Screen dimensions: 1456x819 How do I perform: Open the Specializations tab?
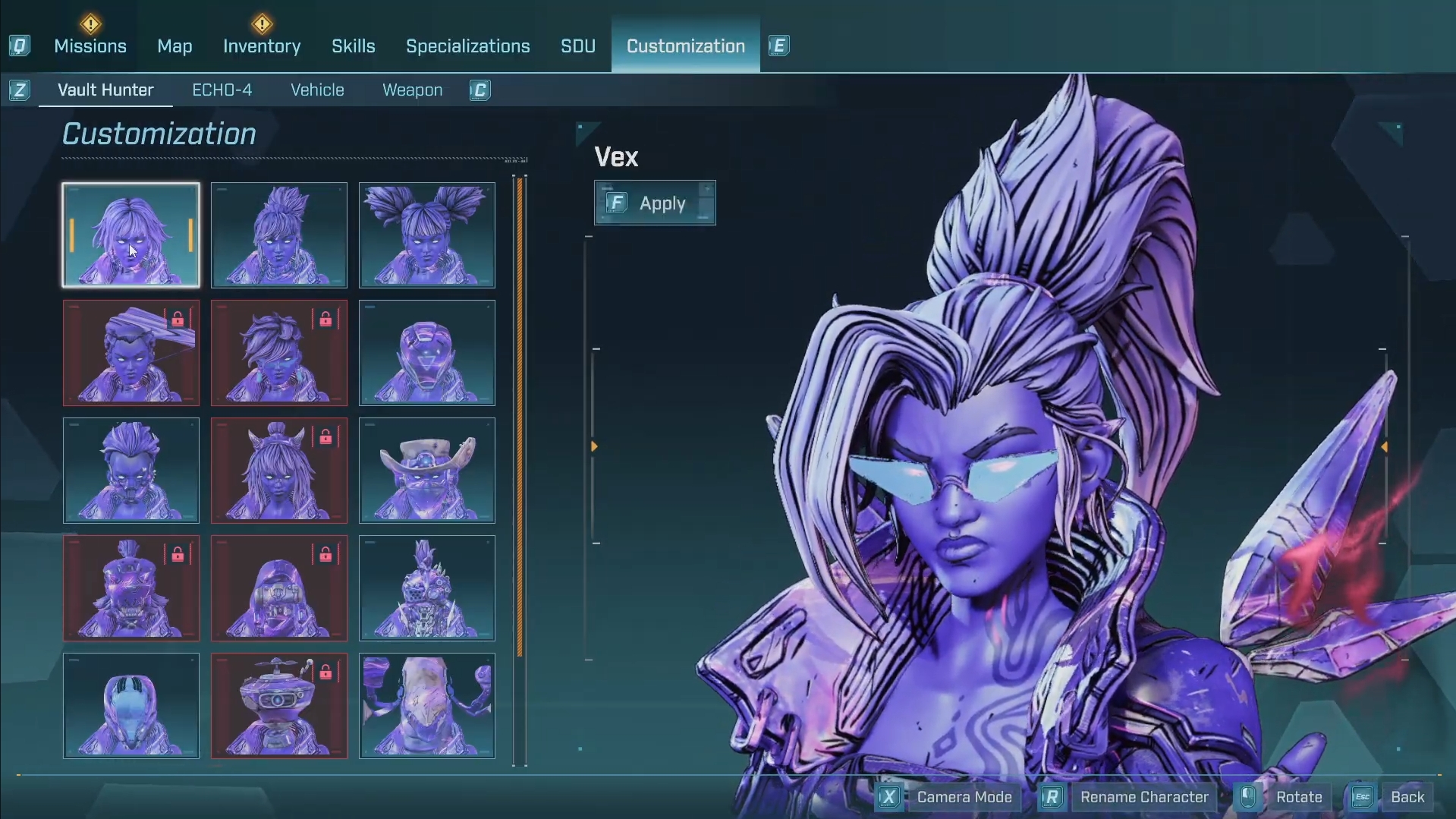tap(468, 46)
